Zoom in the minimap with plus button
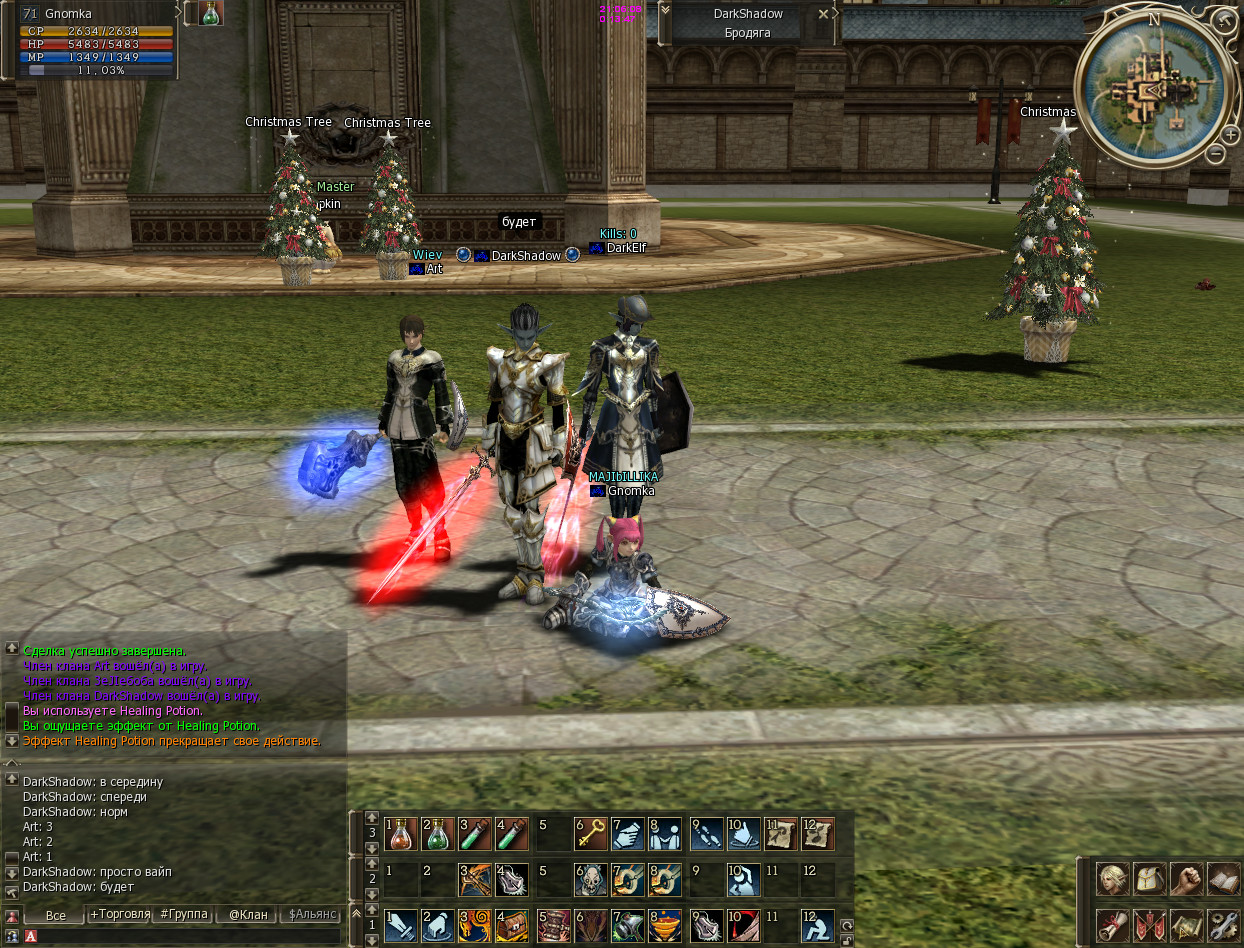 coord(1230,134)
